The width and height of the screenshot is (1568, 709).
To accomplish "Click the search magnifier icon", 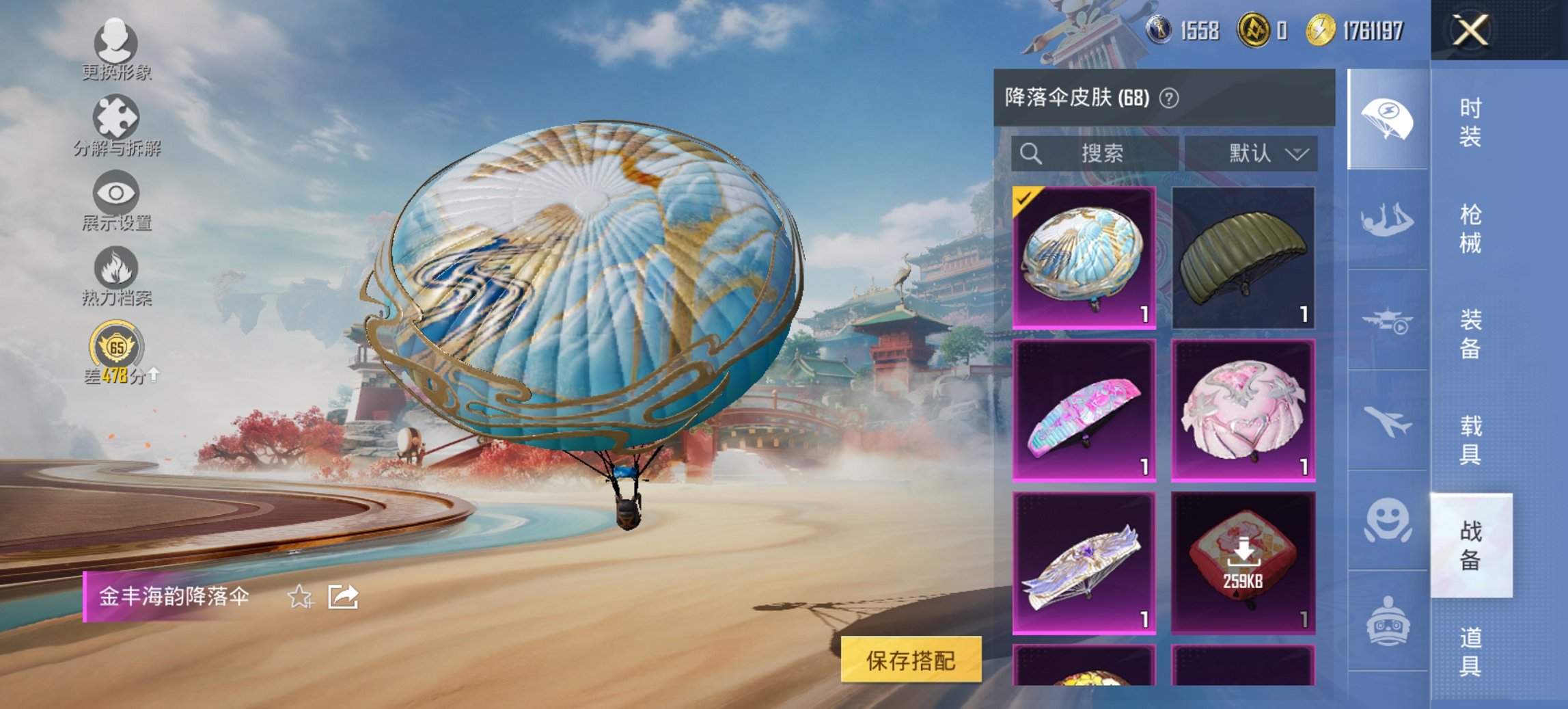I will coord(1032,153).
